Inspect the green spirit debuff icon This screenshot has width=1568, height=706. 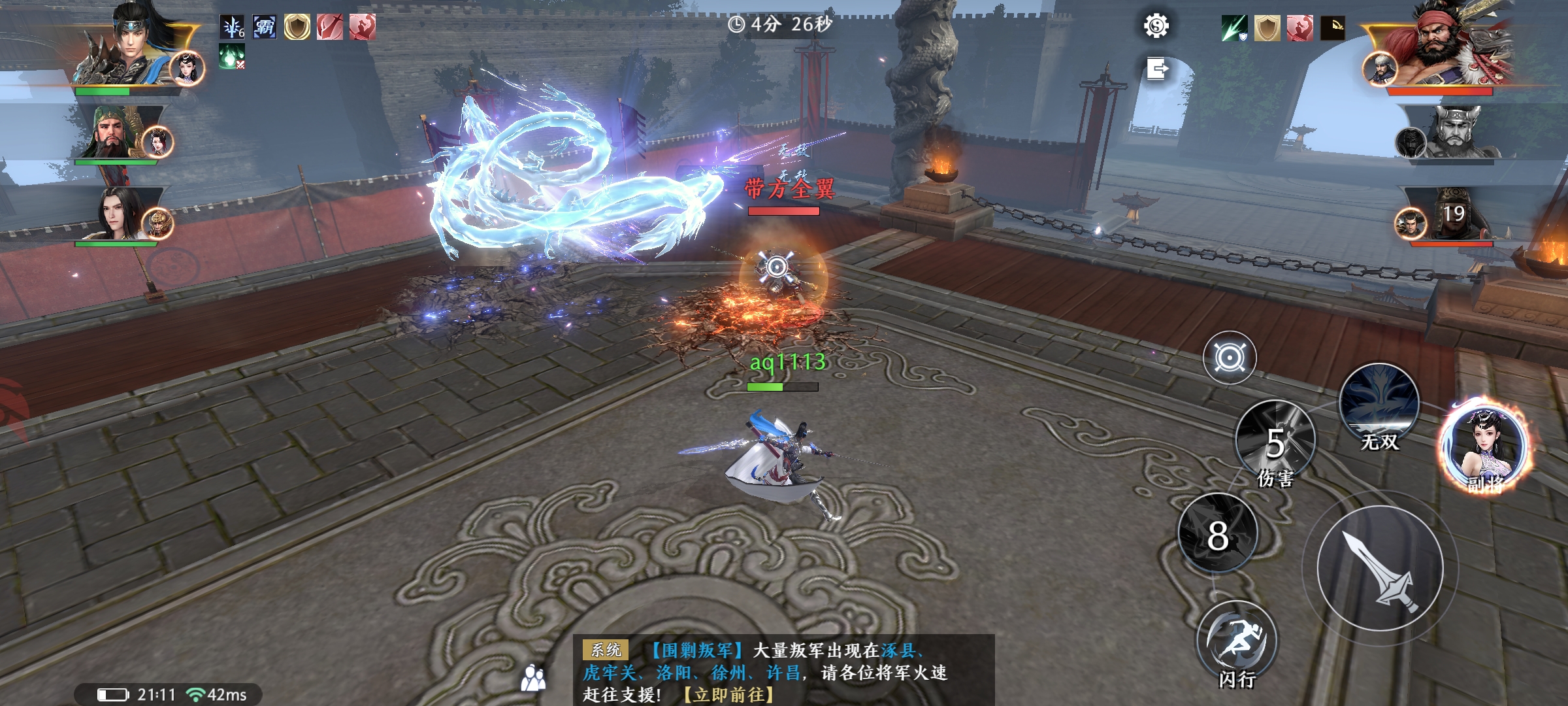point(232,57)
